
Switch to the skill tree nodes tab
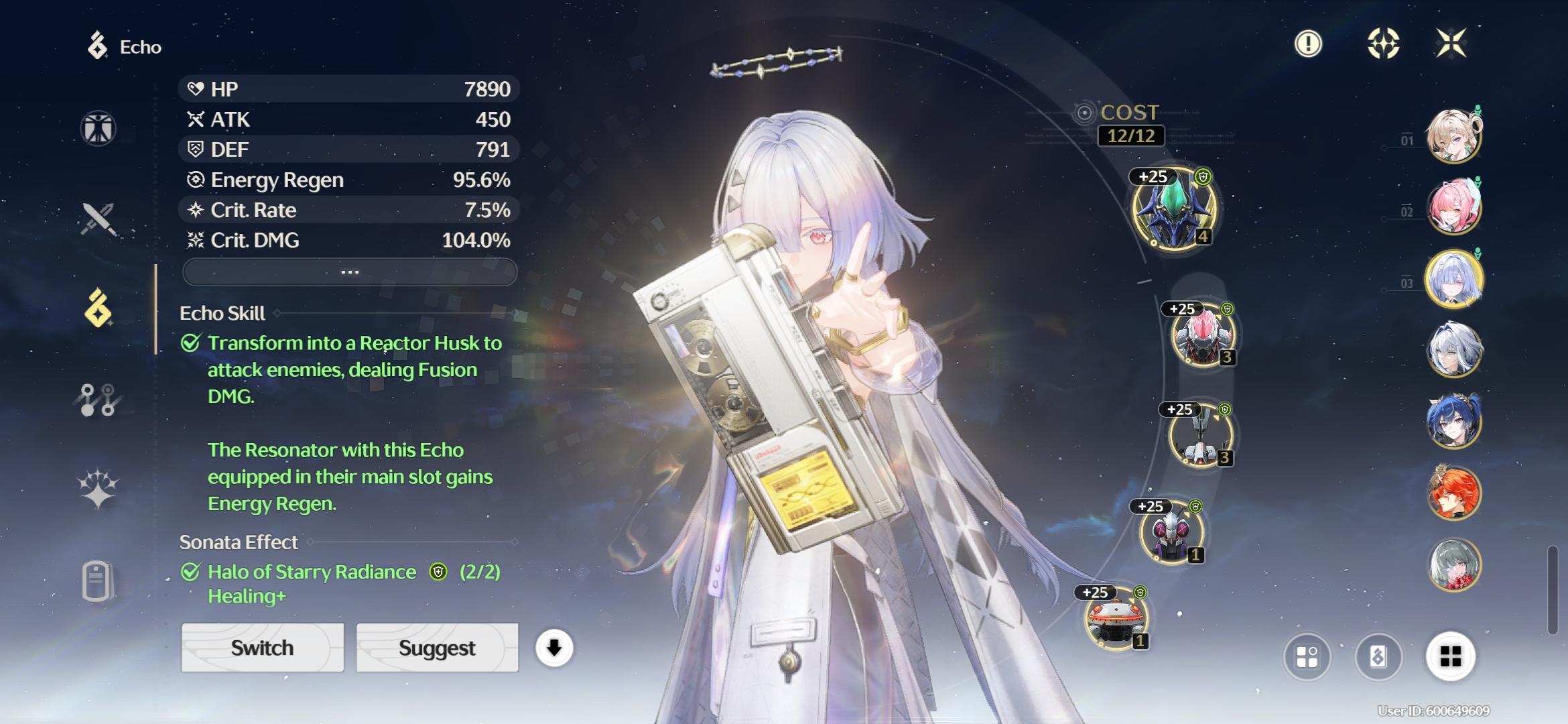tap(99, 400)
